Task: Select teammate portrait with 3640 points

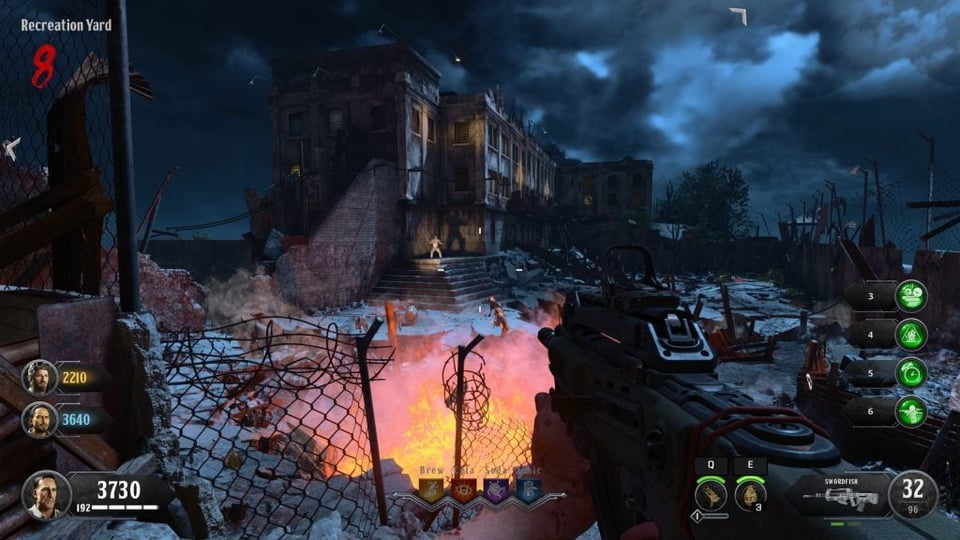Action: (x=40, y=419)
